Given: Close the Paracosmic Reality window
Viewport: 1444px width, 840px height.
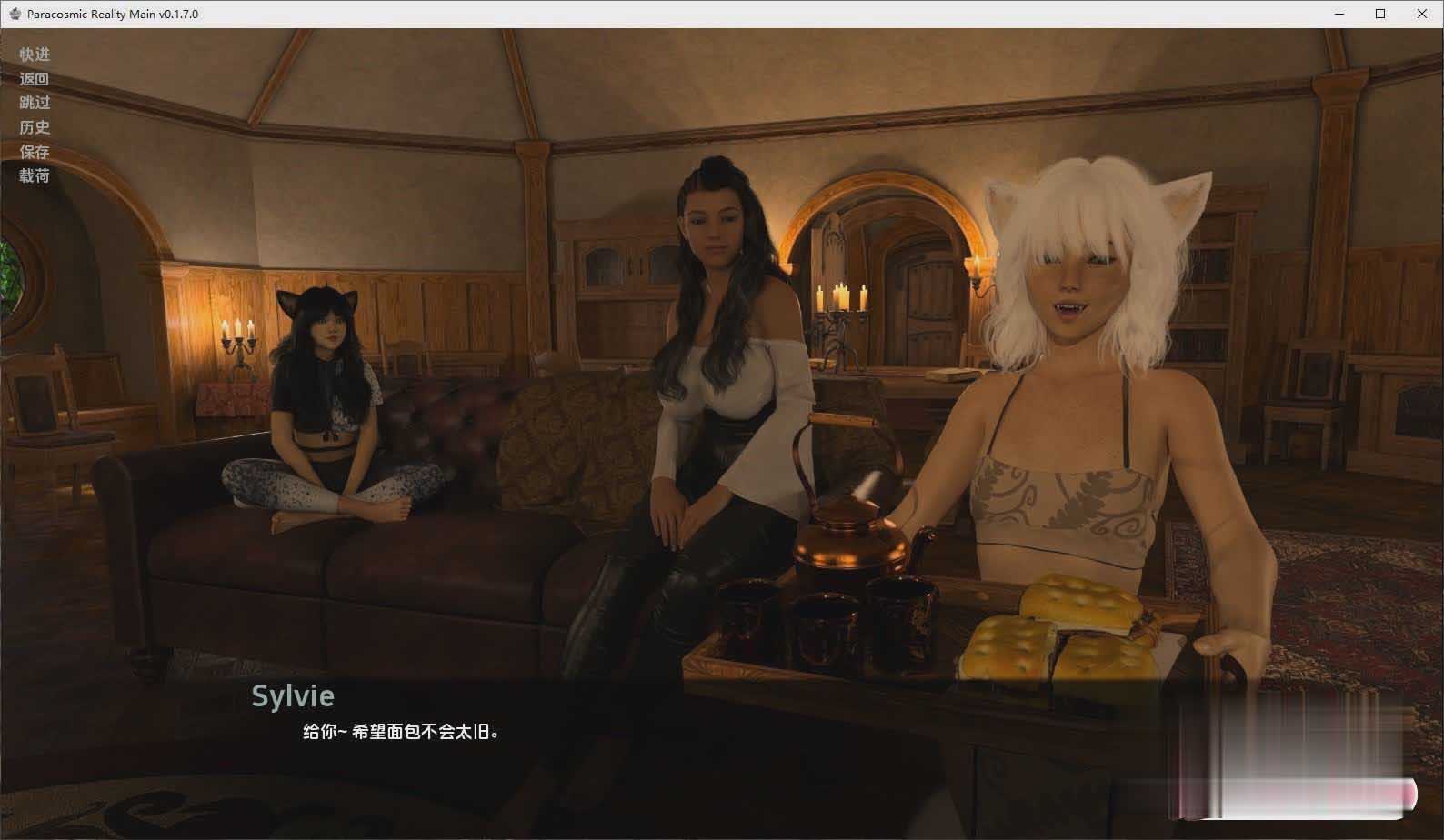Looking at the screenshot, I should tap(1421, 14).
